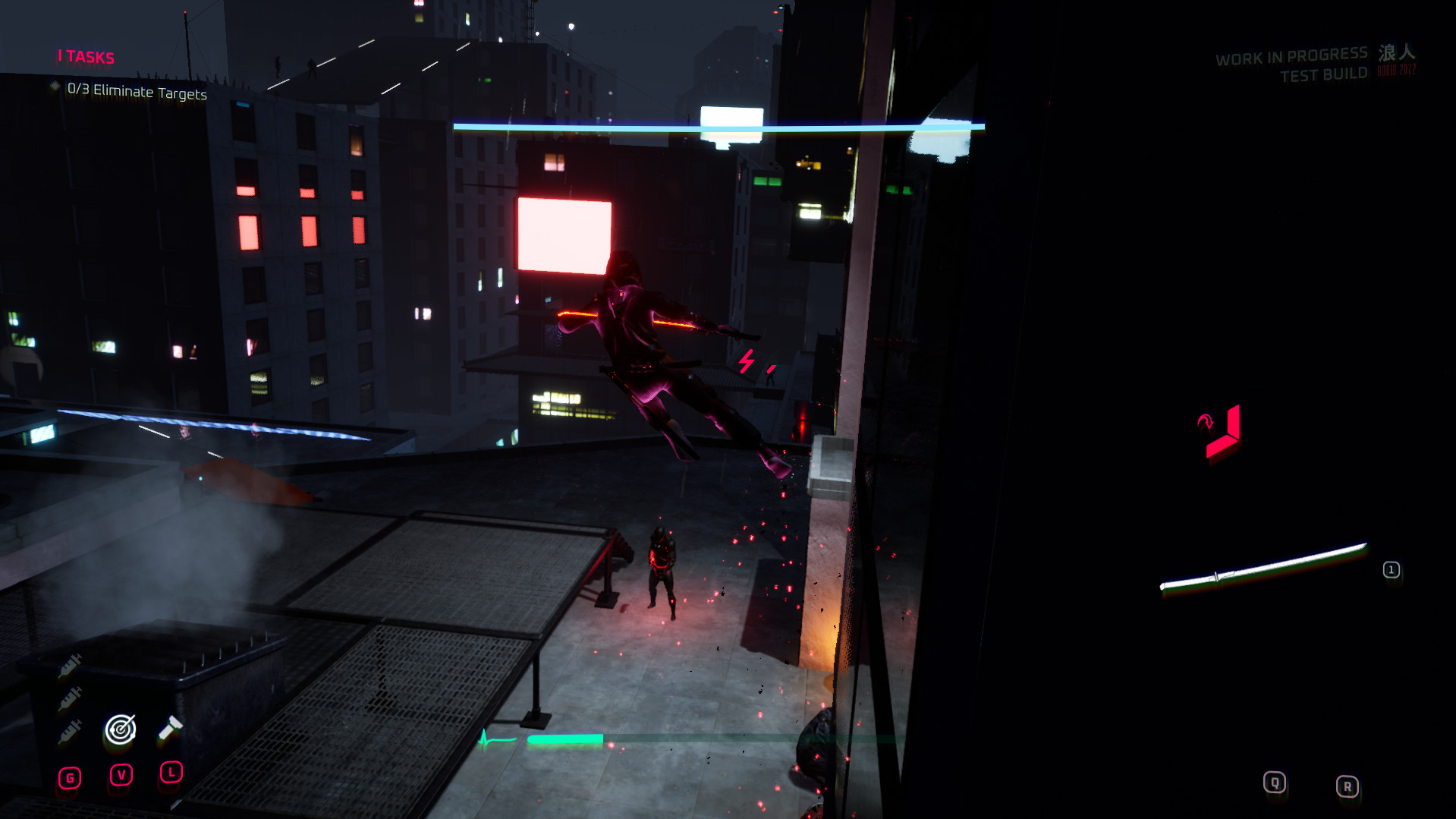Click the diamond marker beside Eliminate Targets
Viewport: 1456px width, 819px height.
54,87
